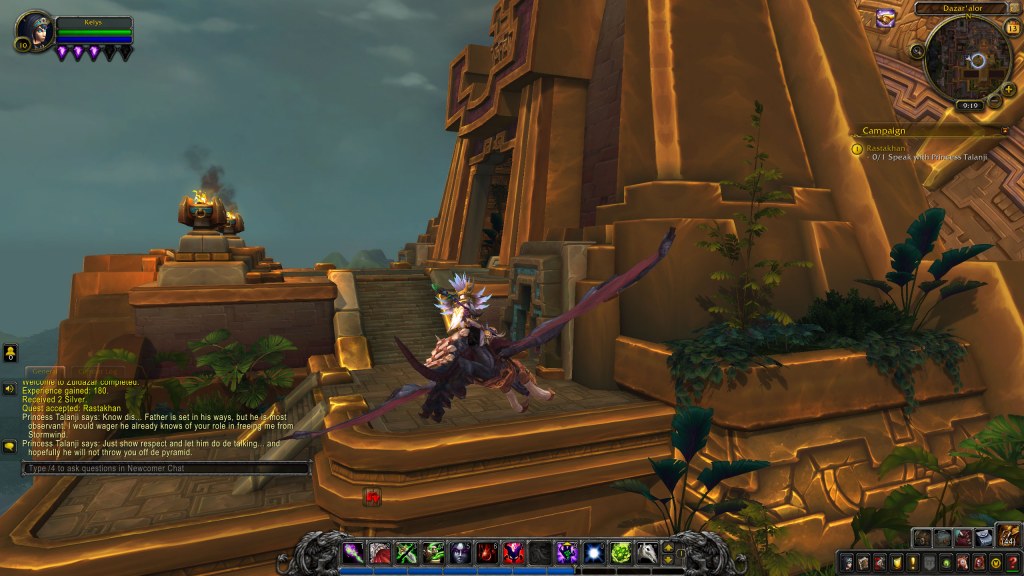The width and height of the screenshot is (1024, 576).
Task: Zoom out the minimap with the minus button
Action: (x=994, y=101)
